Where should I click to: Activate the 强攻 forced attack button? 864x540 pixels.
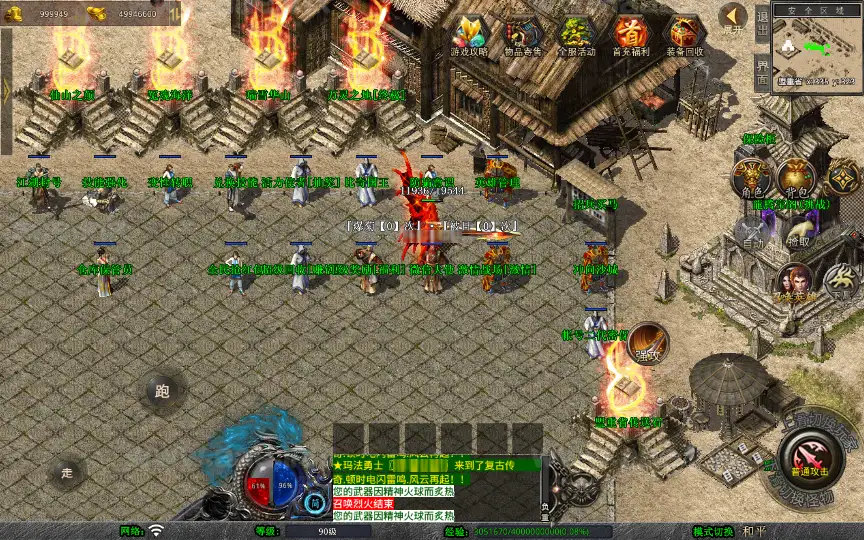click(648, 343)
